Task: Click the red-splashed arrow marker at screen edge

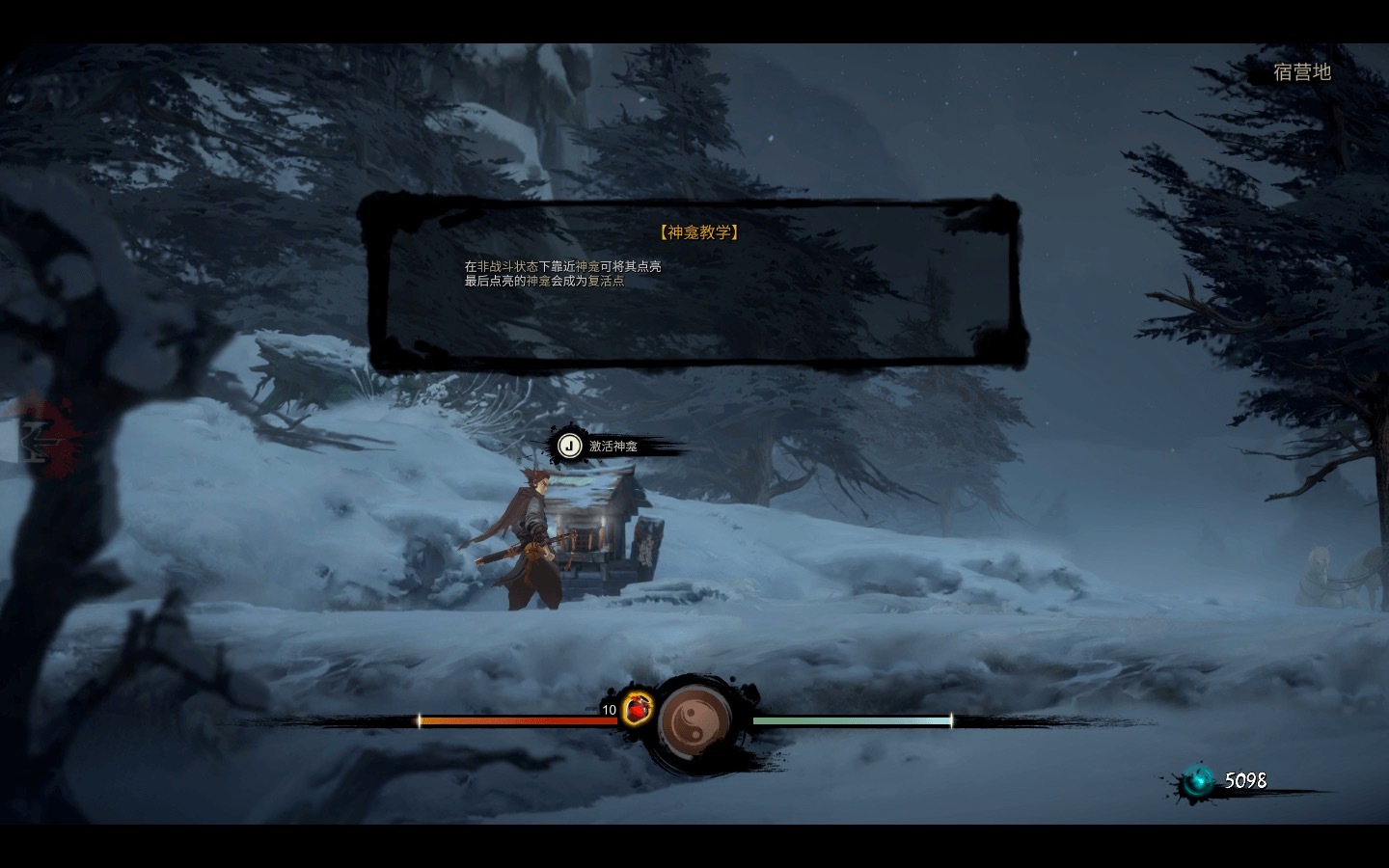Action: pyautogui.click(x=39, y=439)
